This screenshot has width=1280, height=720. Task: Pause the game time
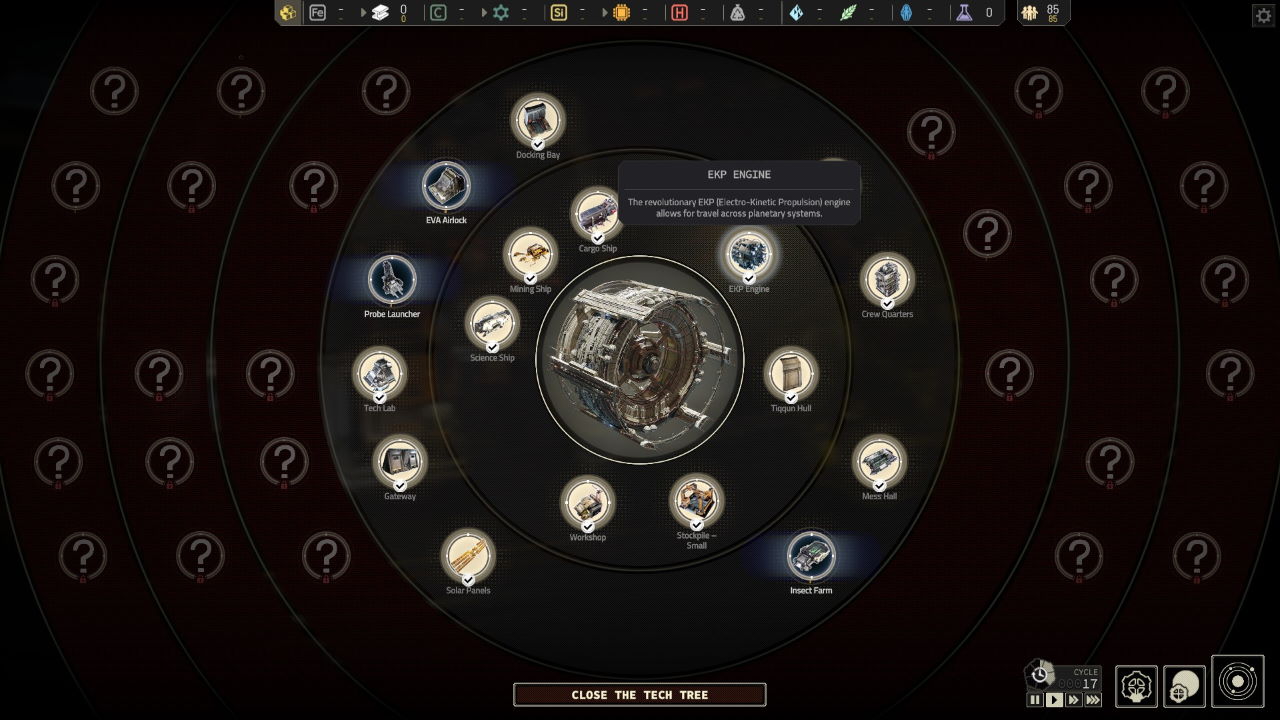click(x=1035, y=700)
